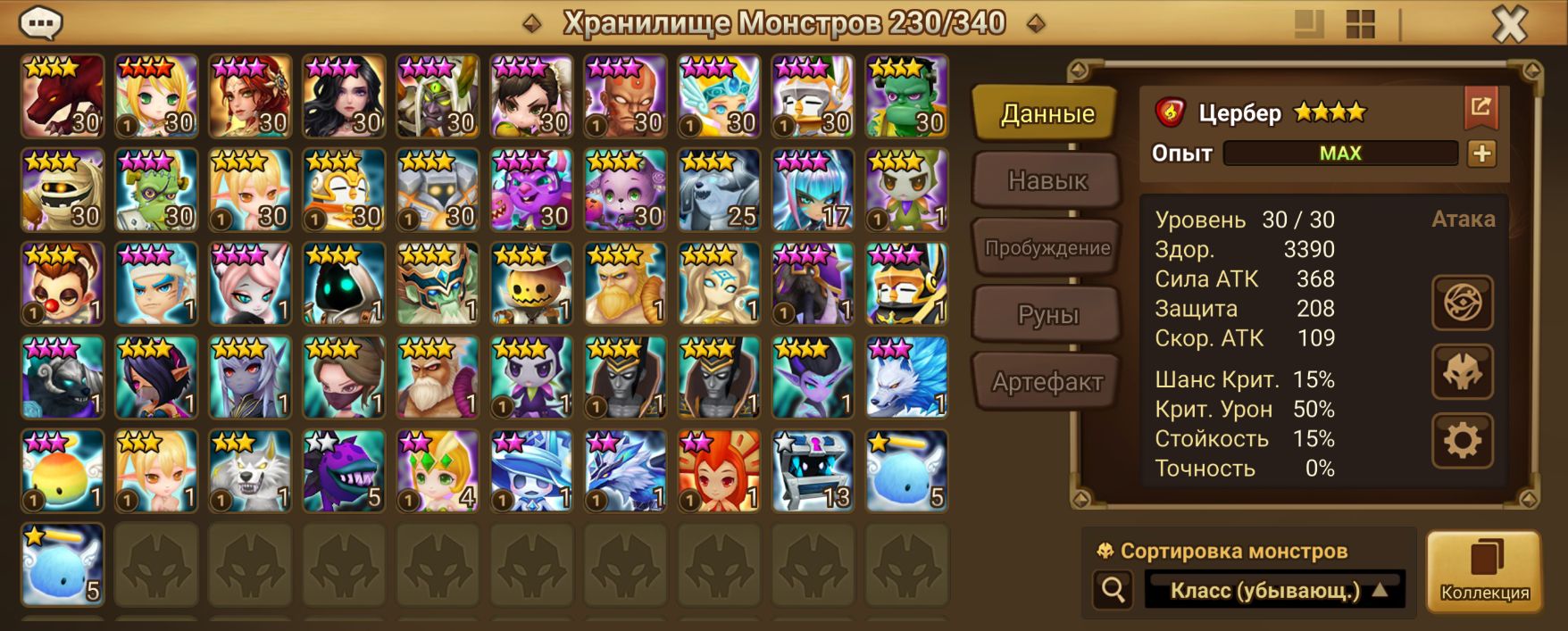Select the red Cerberus monster thumbnail
This screenshot has width=1568, height=631.
(x=63, y=95)
